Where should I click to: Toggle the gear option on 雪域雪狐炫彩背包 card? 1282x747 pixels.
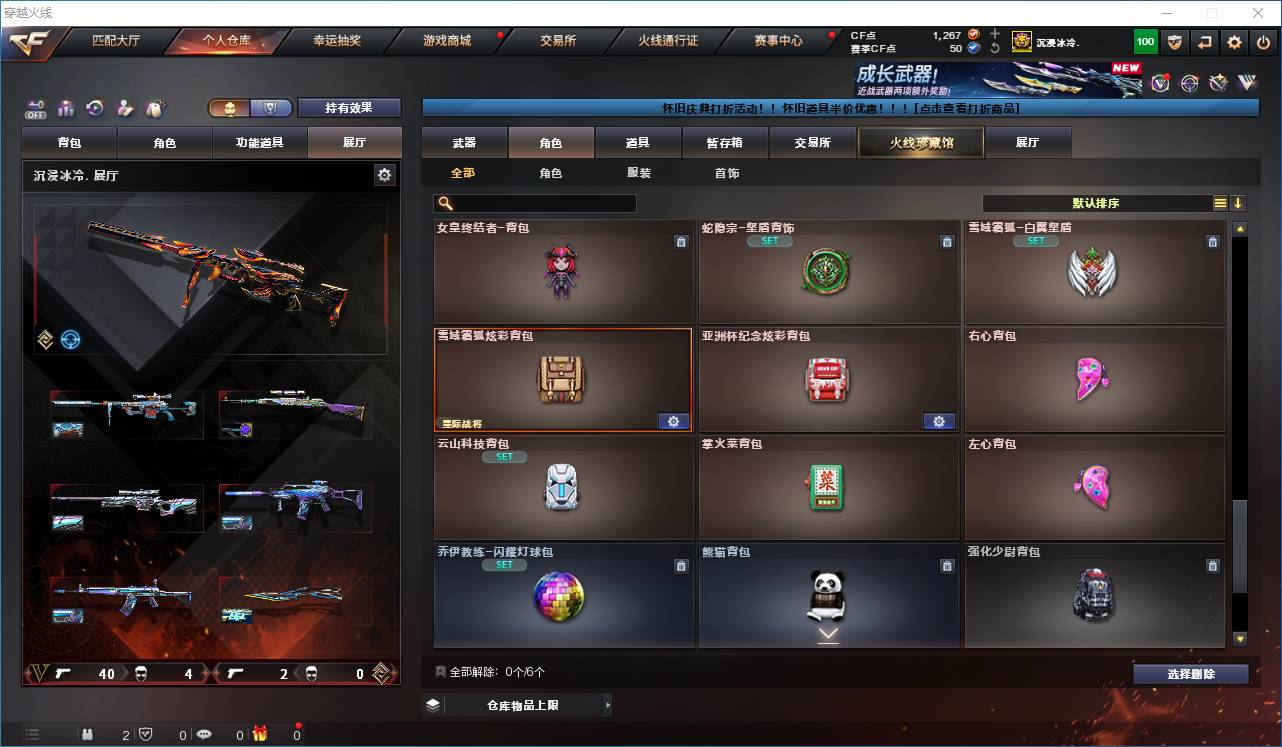point(673,421)
